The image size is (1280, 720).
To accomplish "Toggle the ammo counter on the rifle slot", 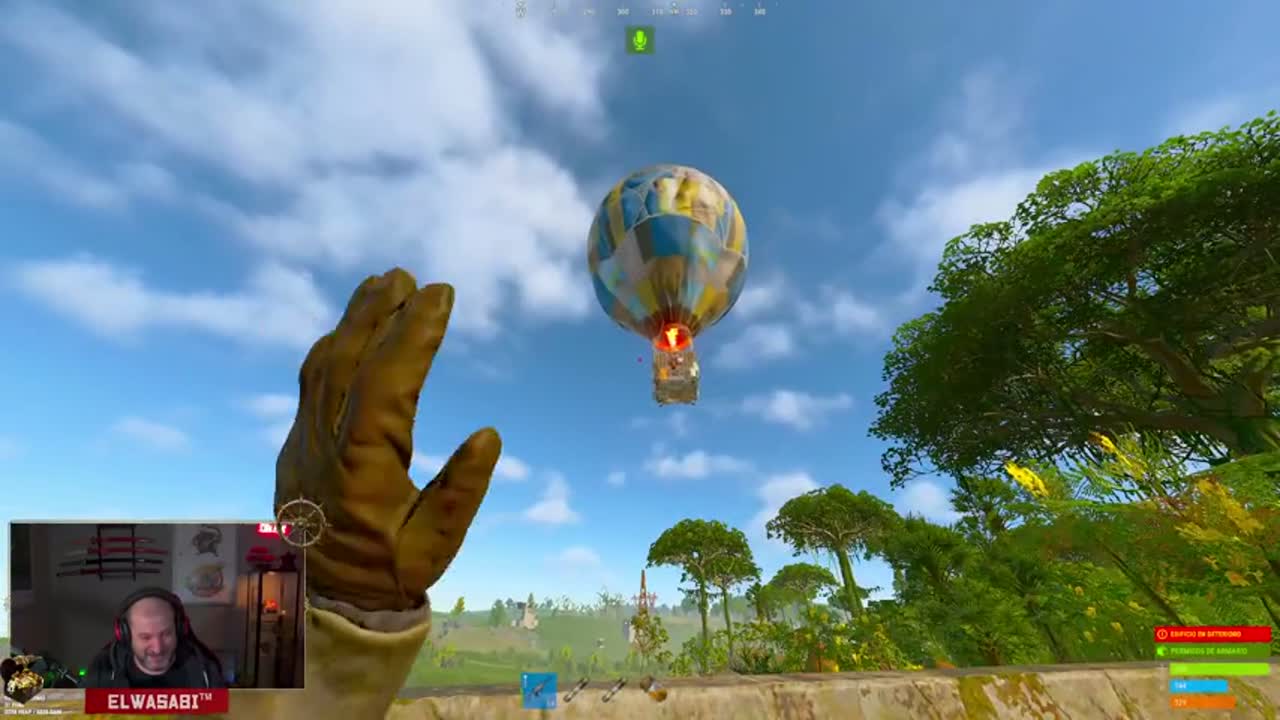I will 549,702.
